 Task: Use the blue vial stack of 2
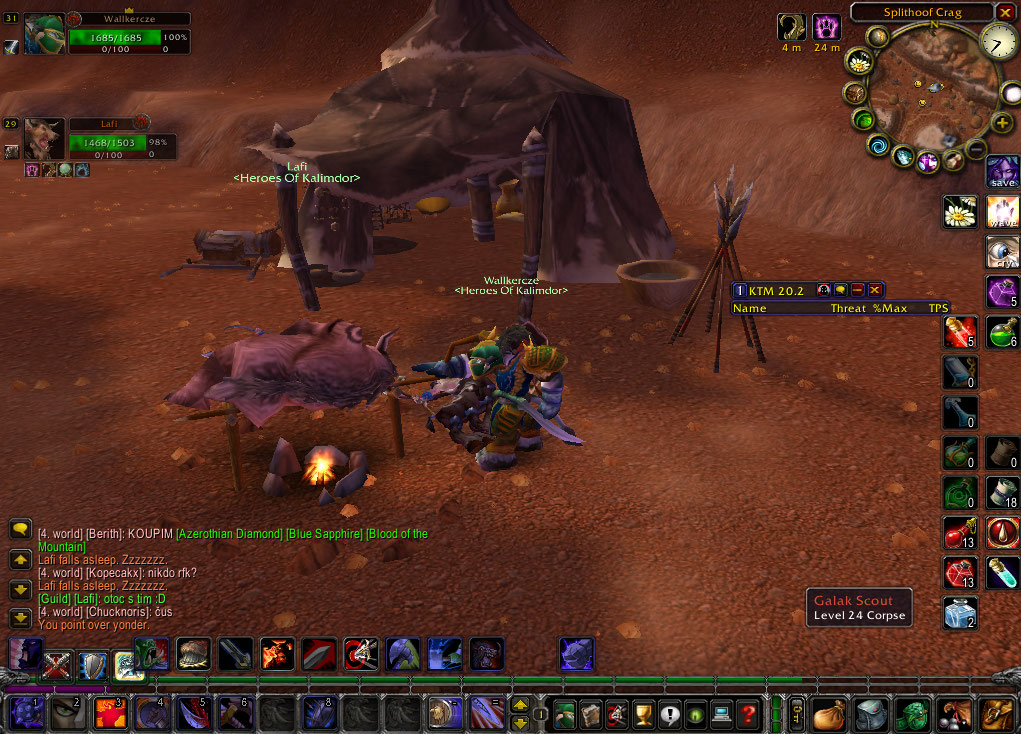click(961, 612)
